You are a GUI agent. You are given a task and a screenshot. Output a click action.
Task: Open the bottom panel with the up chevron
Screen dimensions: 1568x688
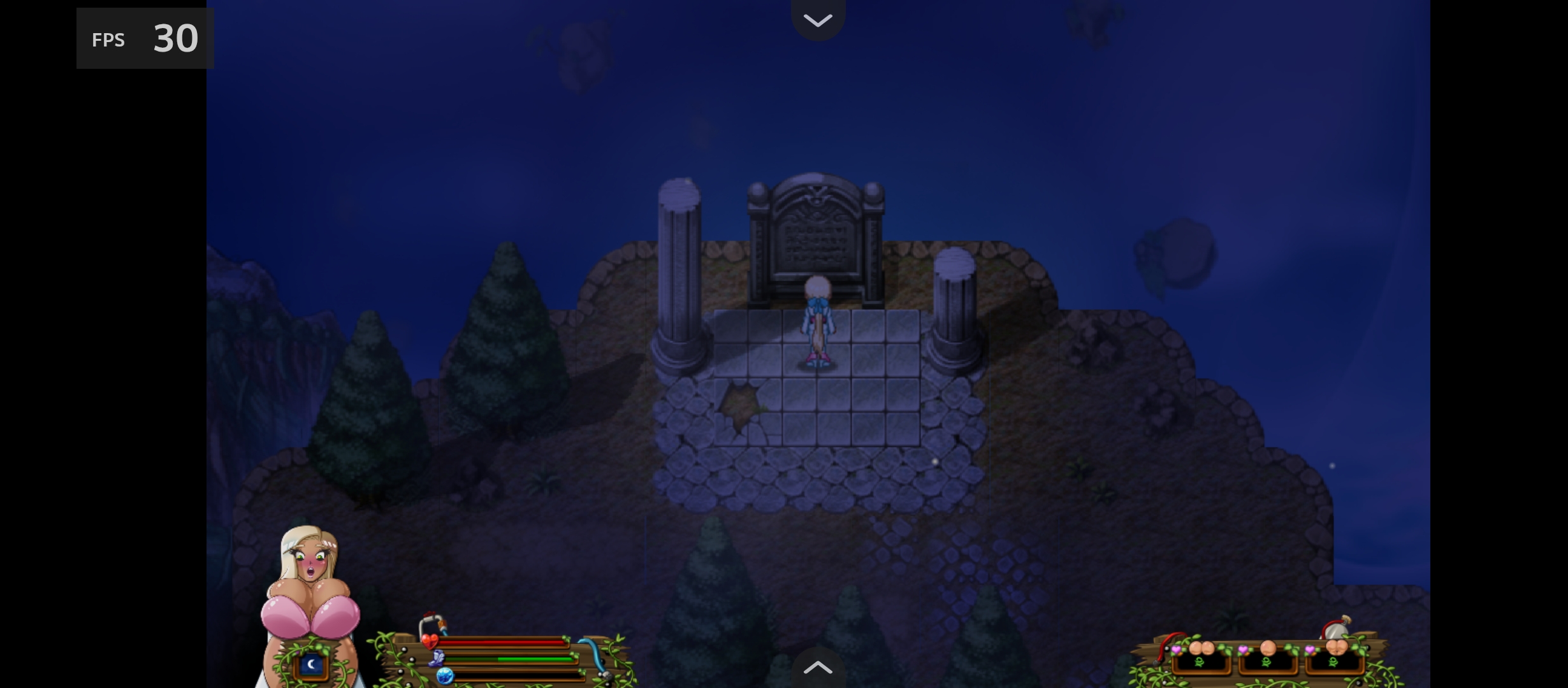tap(818, 668)
